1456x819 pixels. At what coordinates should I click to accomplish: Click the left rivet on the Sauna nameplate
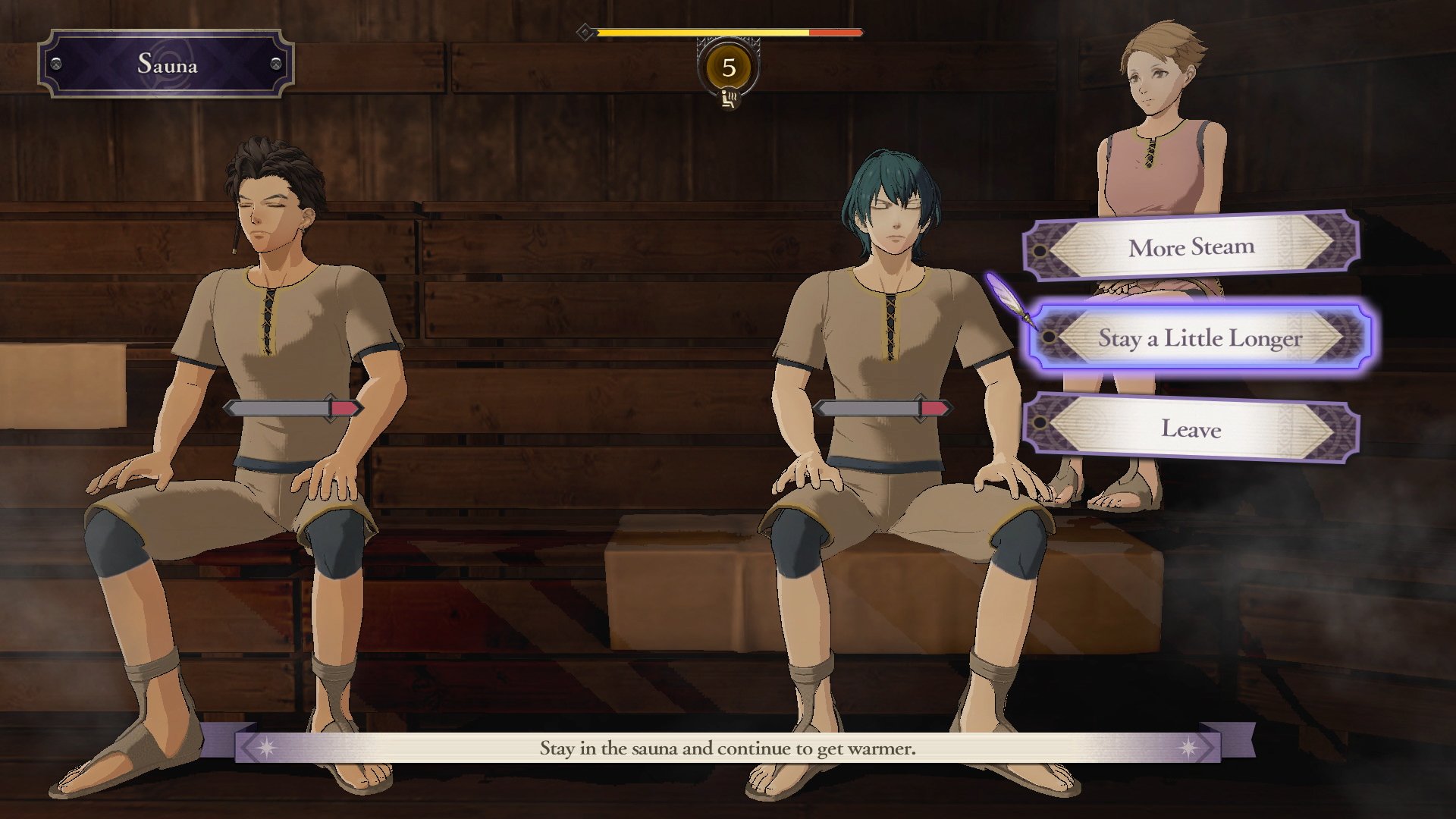click(x=55, y=64)
